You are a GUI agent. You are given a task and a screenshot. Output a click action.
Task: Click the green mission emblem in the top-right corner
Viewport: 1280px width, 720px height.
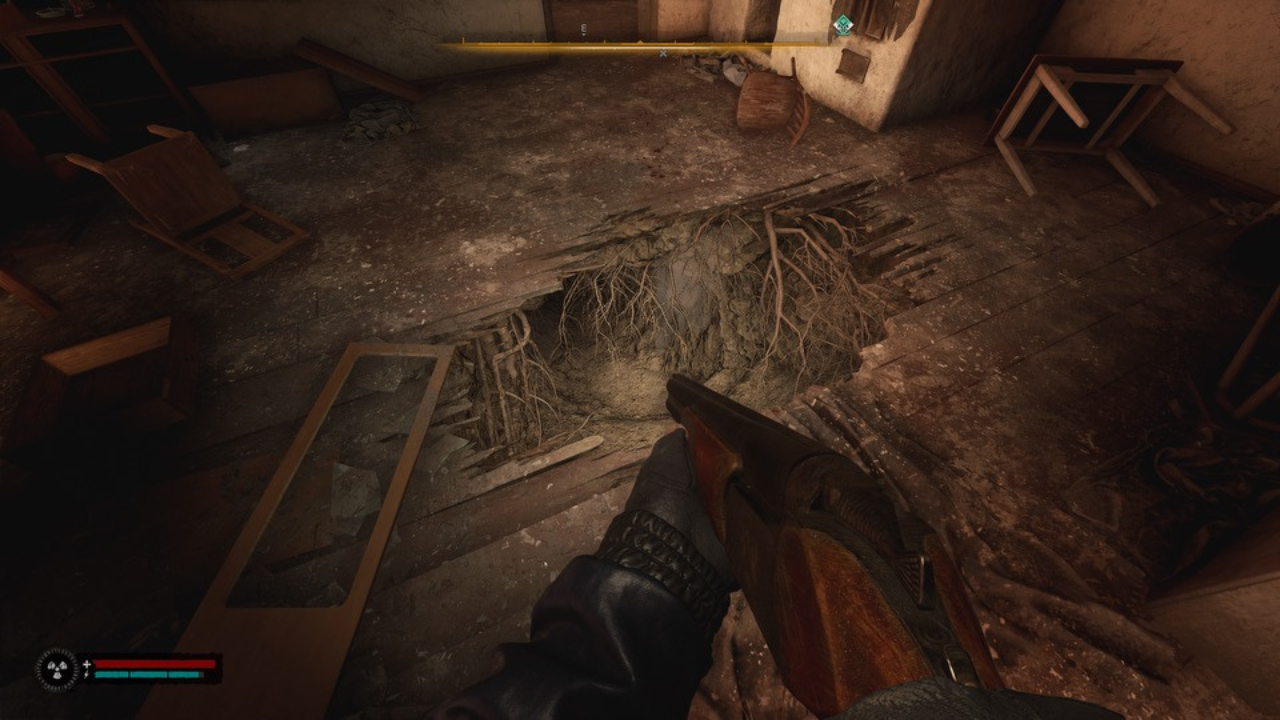point(845,22)
